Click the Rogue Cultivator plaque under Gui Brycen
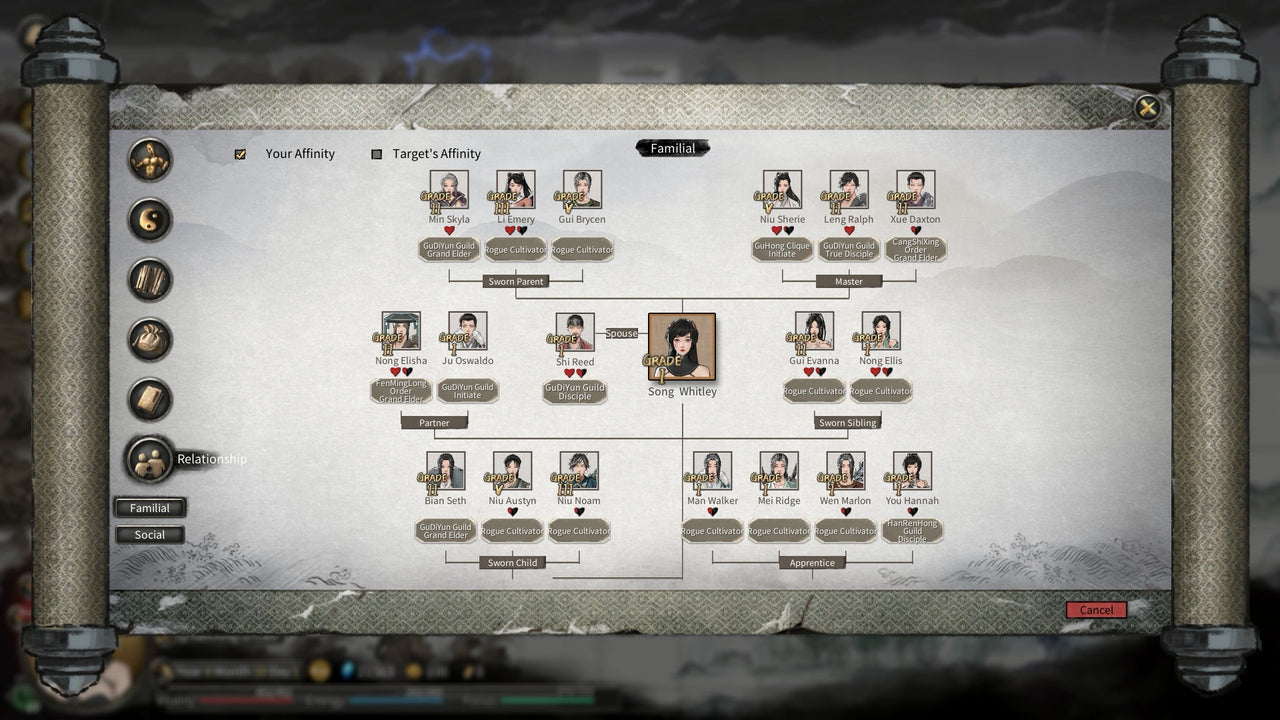This screenshot has width=1280, height=720. point(581,248)
